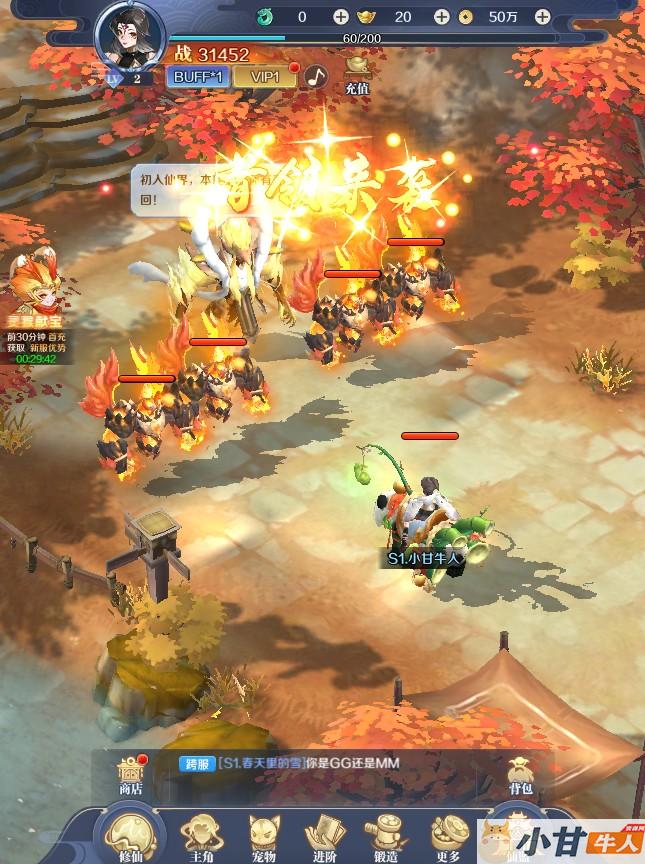Open the 充值 recharge icon

click(x=357, y=73)
